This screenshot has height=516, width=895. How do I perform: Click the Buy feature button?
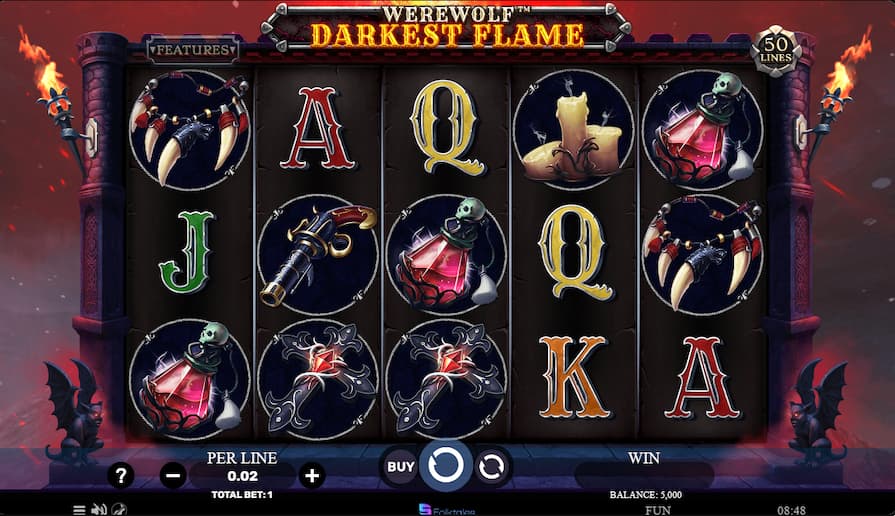click(400, 466)
